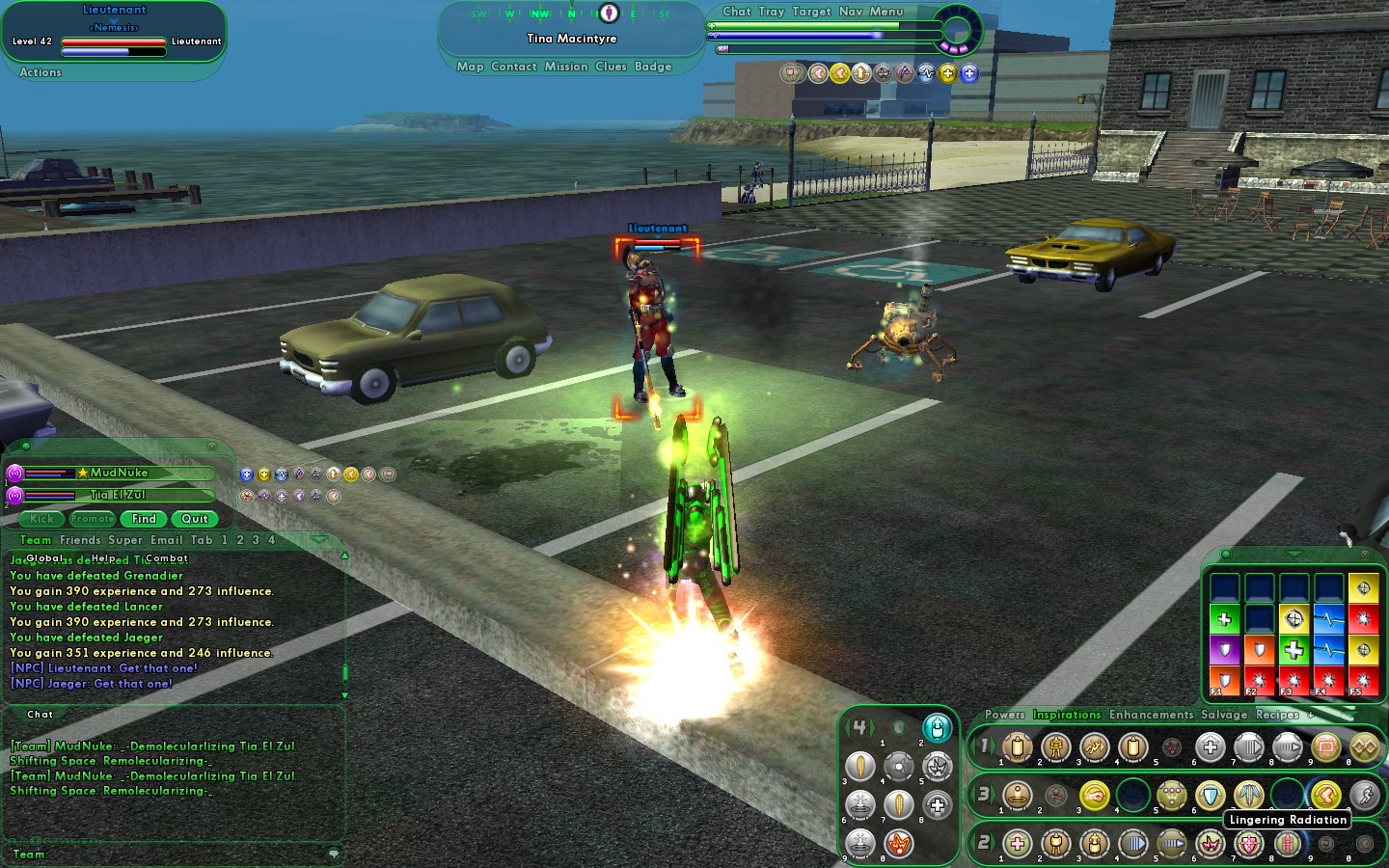Click the team Find button
The height and width of the screenshot is (868, 1389).
pyautogui.click(x=144, y=519)
